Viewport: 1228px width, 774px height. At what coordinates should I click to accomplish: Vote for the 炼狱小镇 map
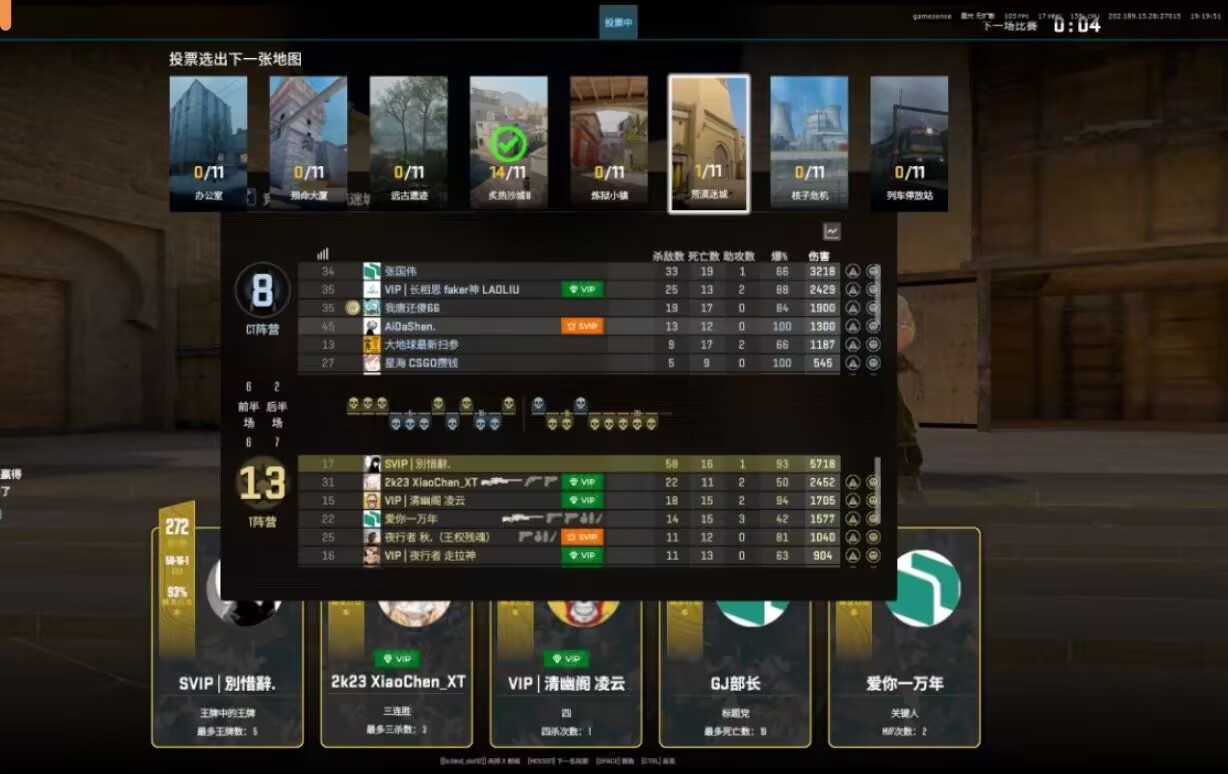(608, 142)
